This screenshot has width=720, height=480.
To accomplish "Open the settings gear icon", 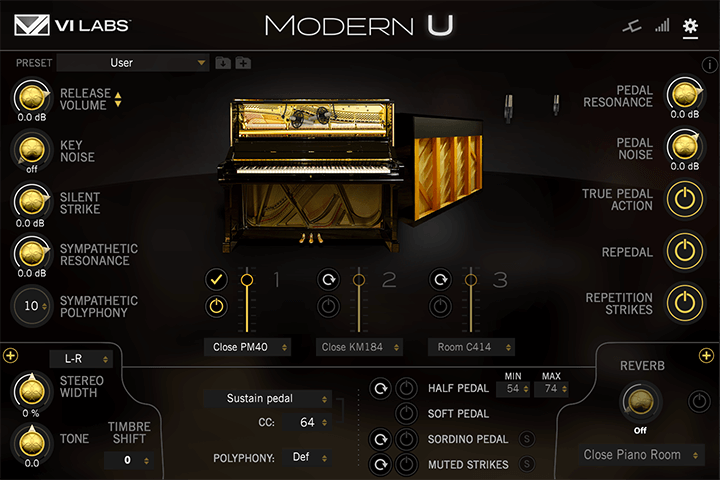I will click(690, 26).
